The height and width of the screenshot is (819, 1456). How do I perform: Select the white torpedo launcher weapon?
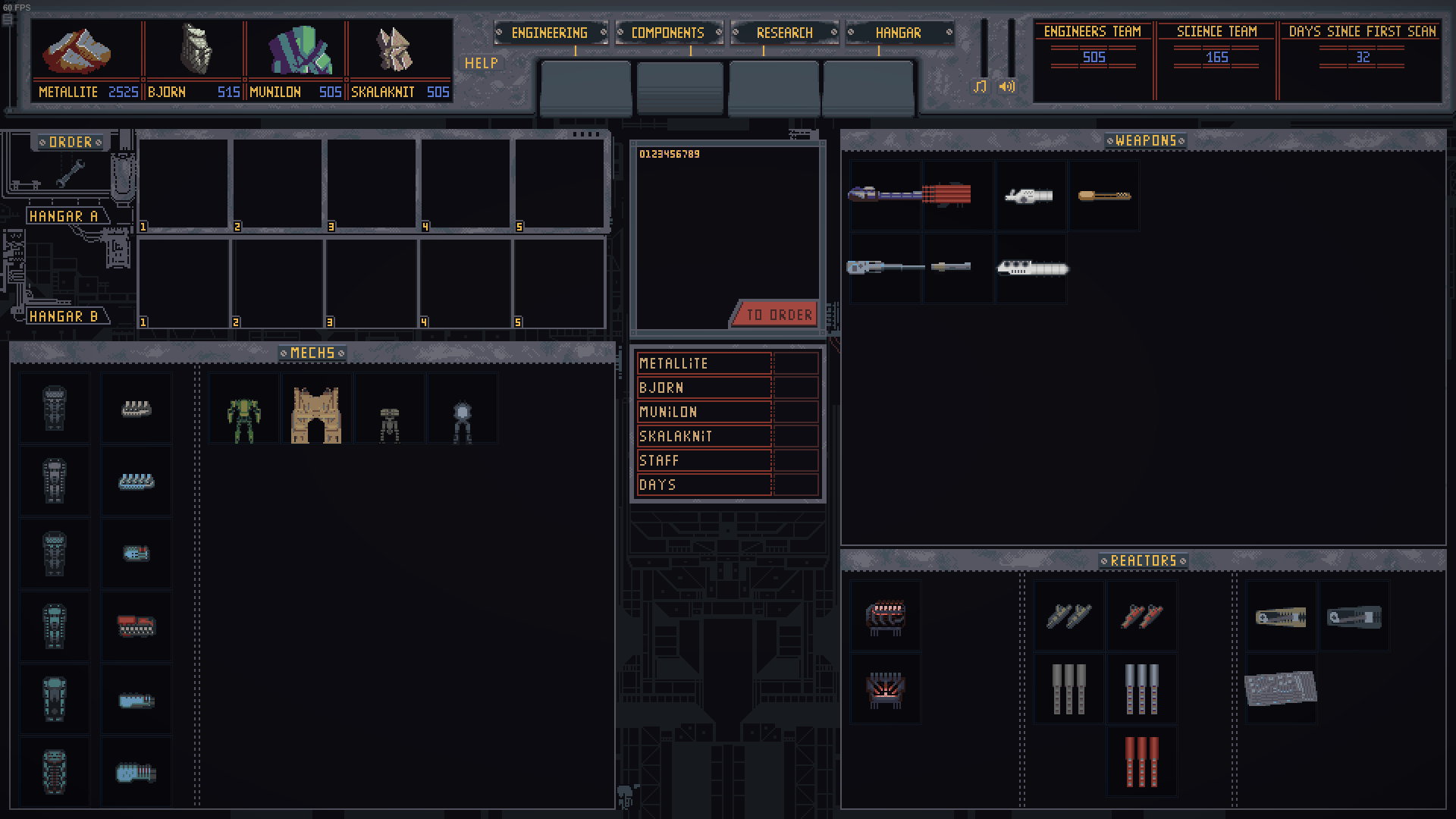coord(1031,266)
